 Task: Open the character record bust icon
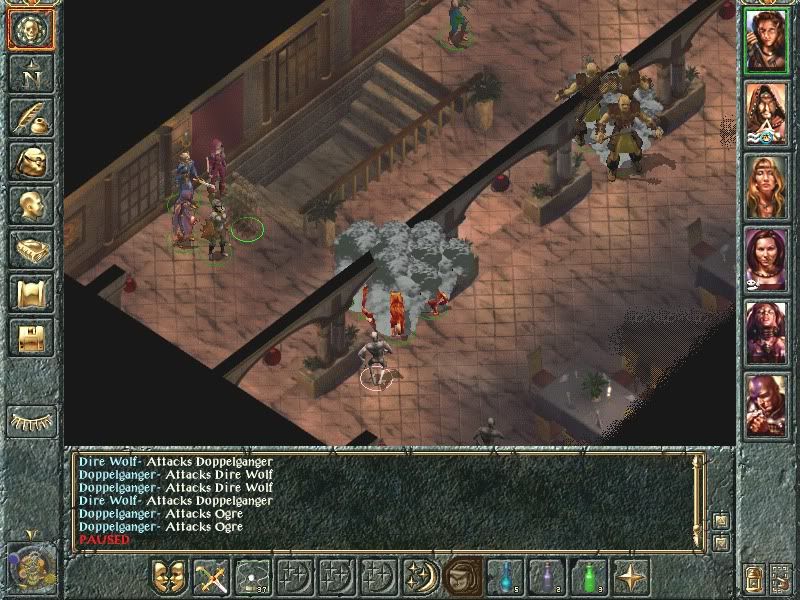pyautogui.click(x=30, y=206)
